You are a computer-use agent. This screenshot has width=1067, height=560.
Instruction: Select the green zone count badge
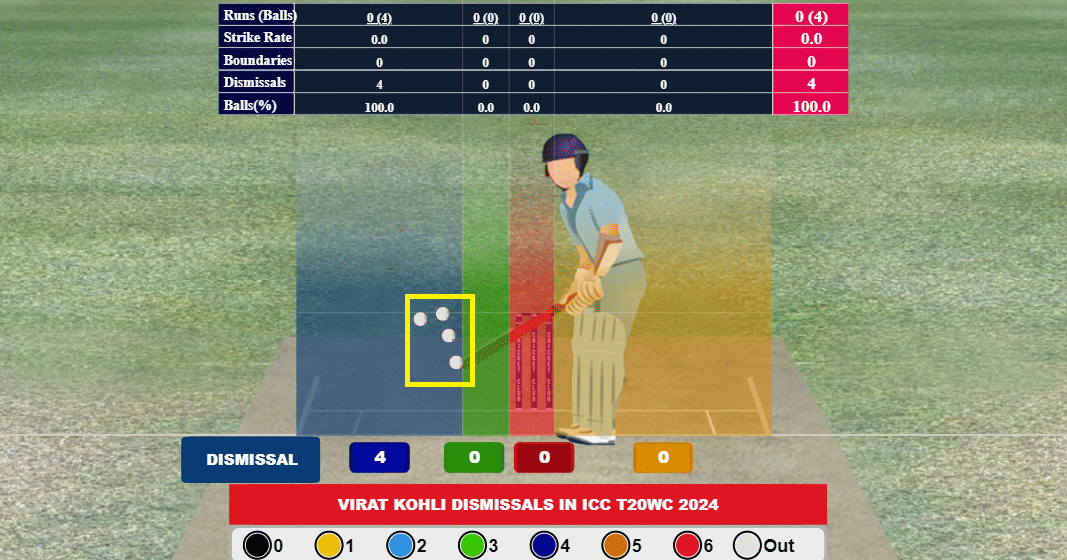pos(474,458)
